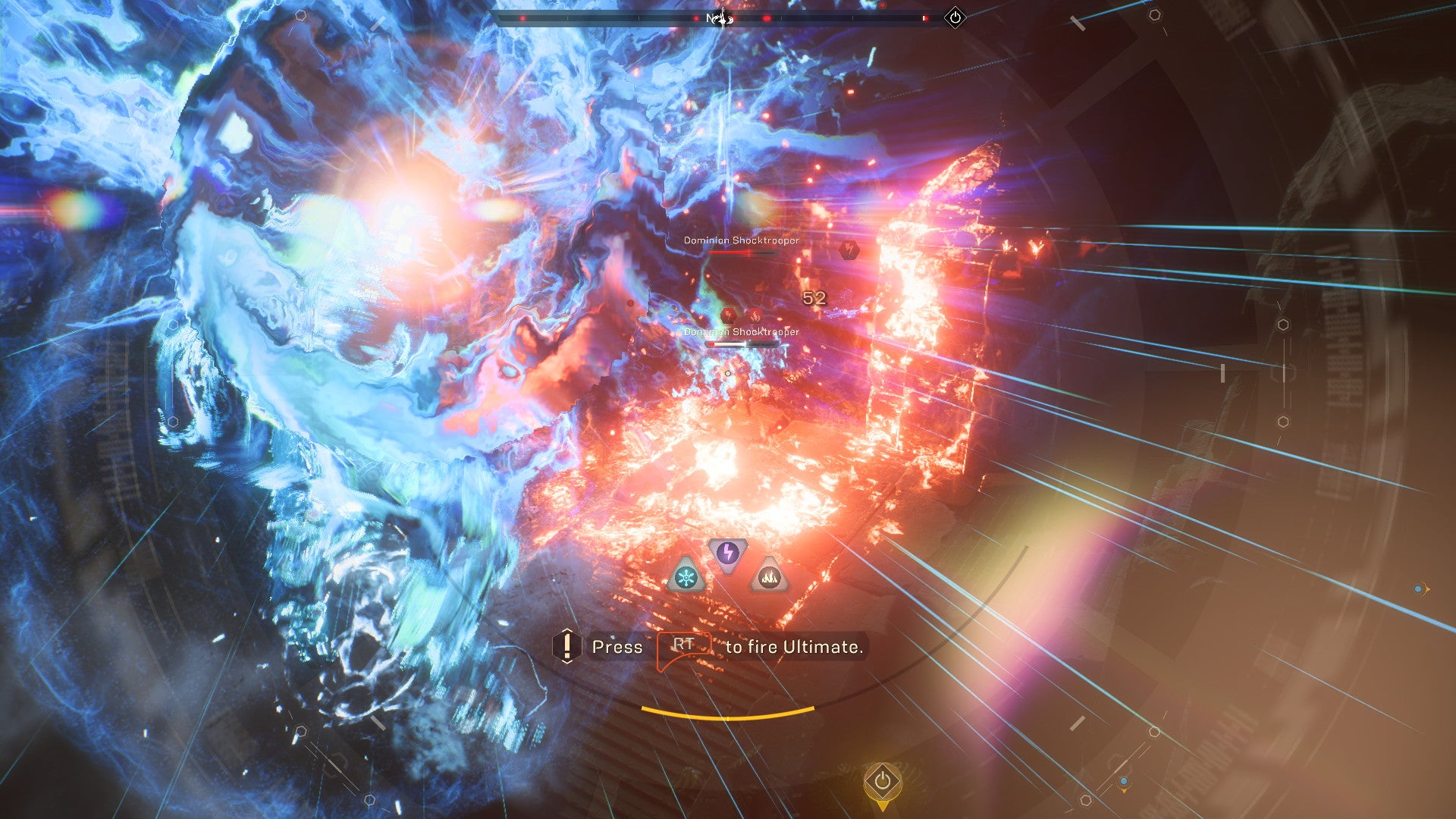Click the ultimate power diamond icon top right
This screenshot has height=819, width=1456.
(x=955, y=18)
